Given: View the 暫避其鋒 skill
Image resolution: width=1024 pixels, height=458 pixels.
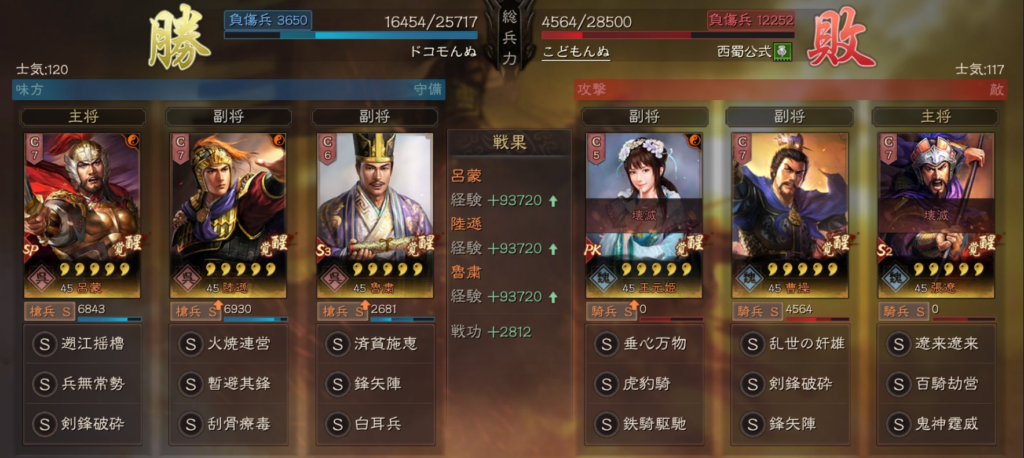Looking at the screenshot, I should [x=229, y=383].
